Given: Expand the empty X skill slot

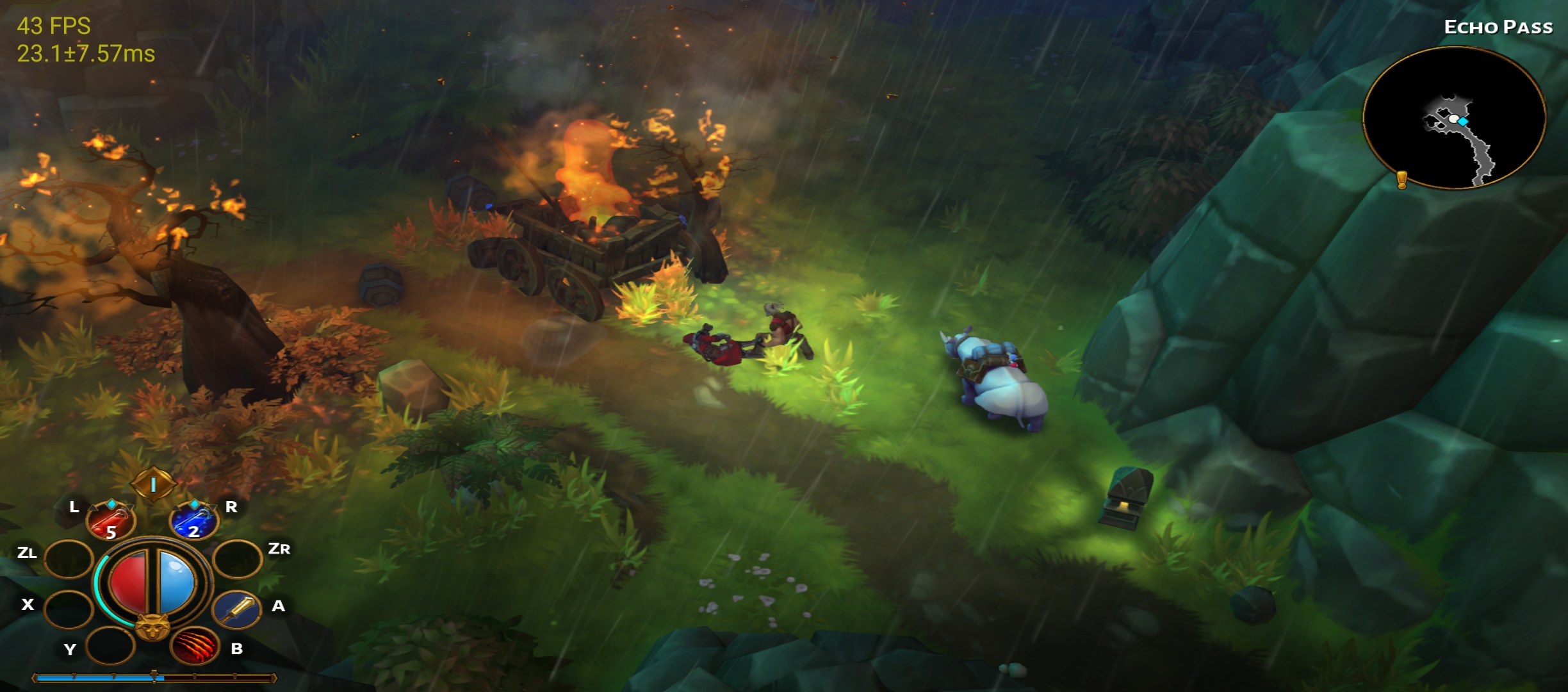Looking at the screenshot, I should click(x=67, y=607).
